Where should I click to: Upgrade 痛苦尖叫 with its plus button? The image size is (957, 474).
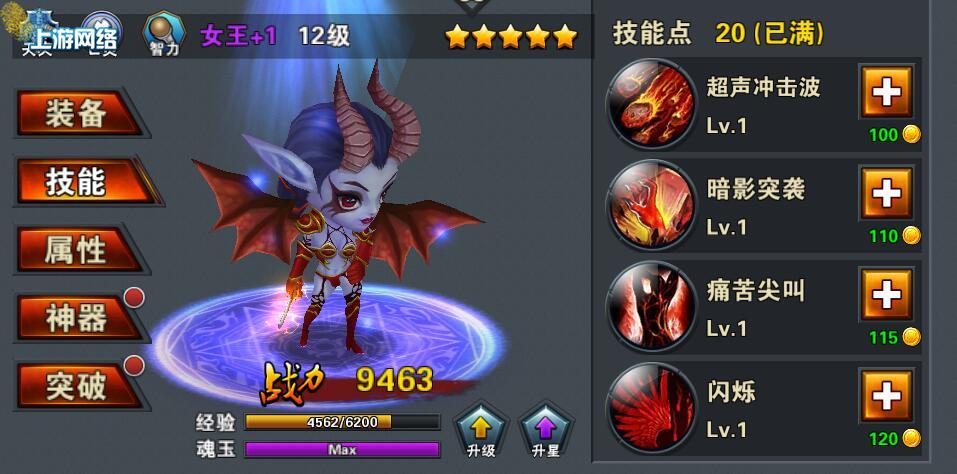(886, 295)
